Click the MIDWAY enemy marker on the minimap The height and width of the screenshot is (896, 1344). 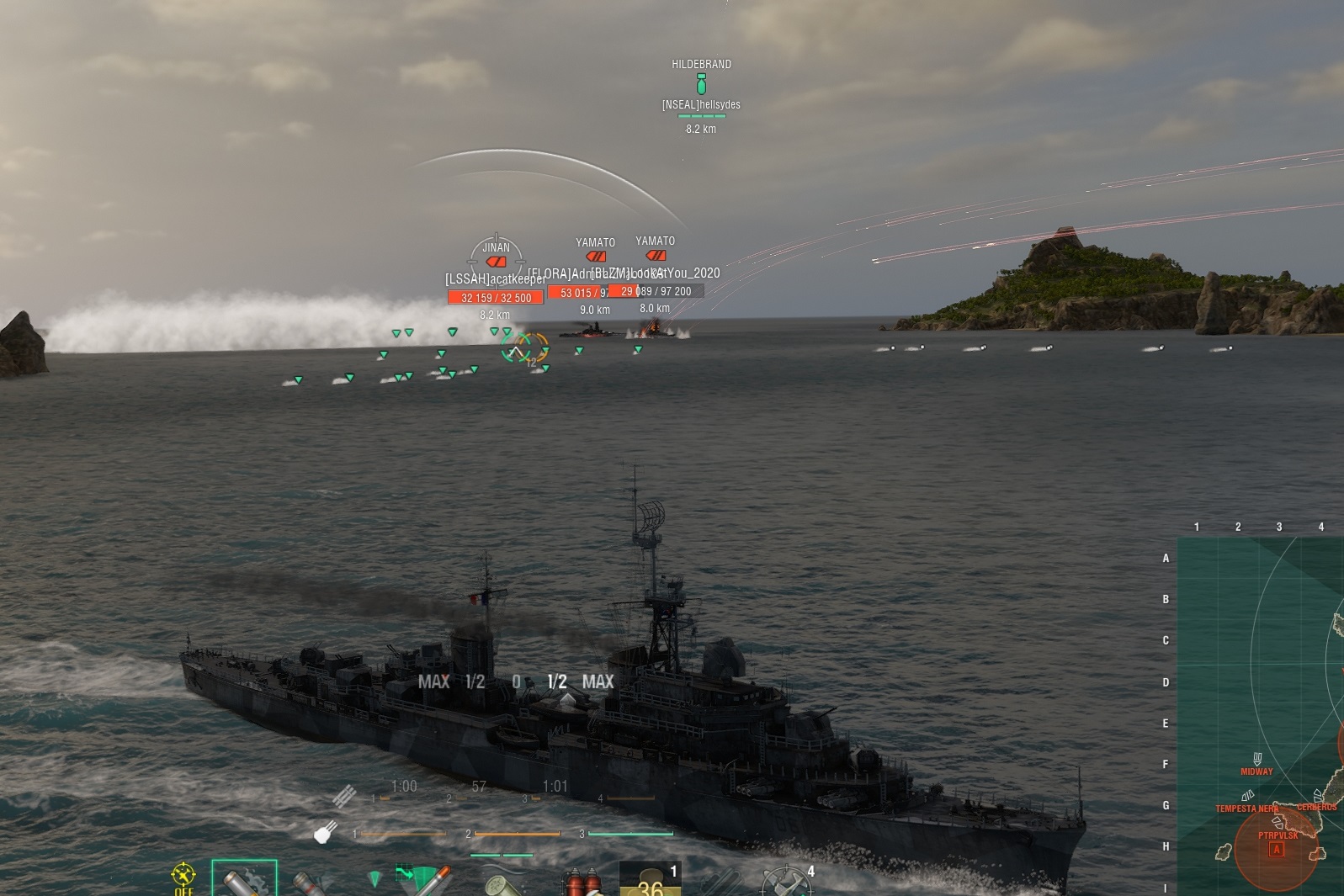click(x=1257, y=760)
